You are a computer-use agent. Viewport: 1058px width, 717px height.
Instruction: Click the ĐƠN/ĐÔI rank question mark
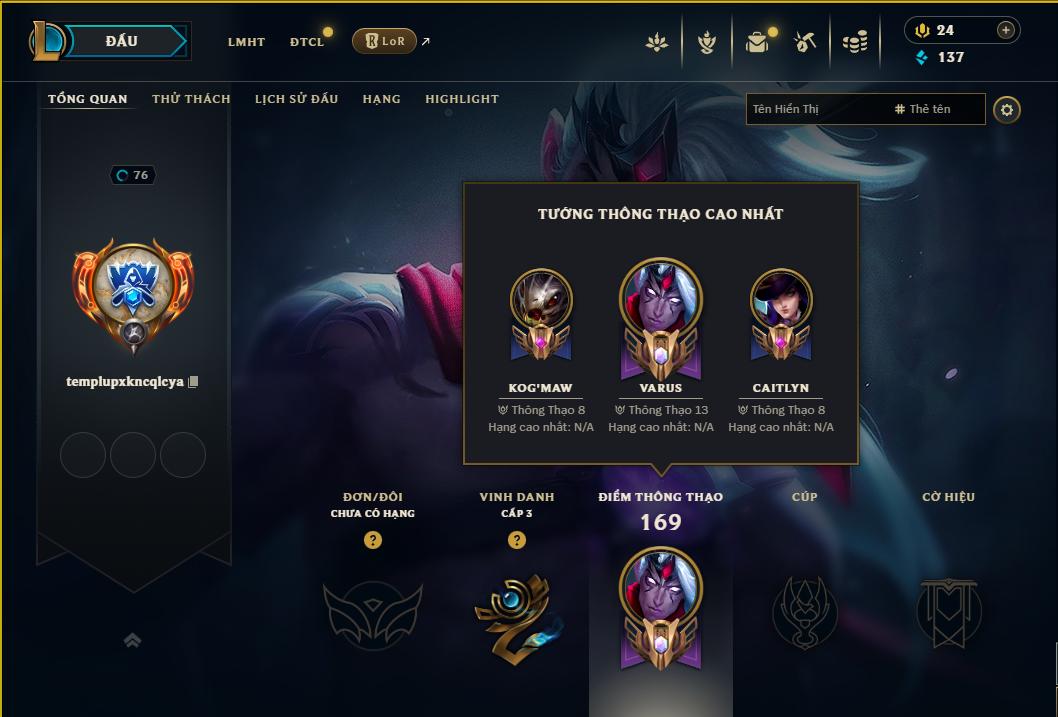(x=373, y=541)
